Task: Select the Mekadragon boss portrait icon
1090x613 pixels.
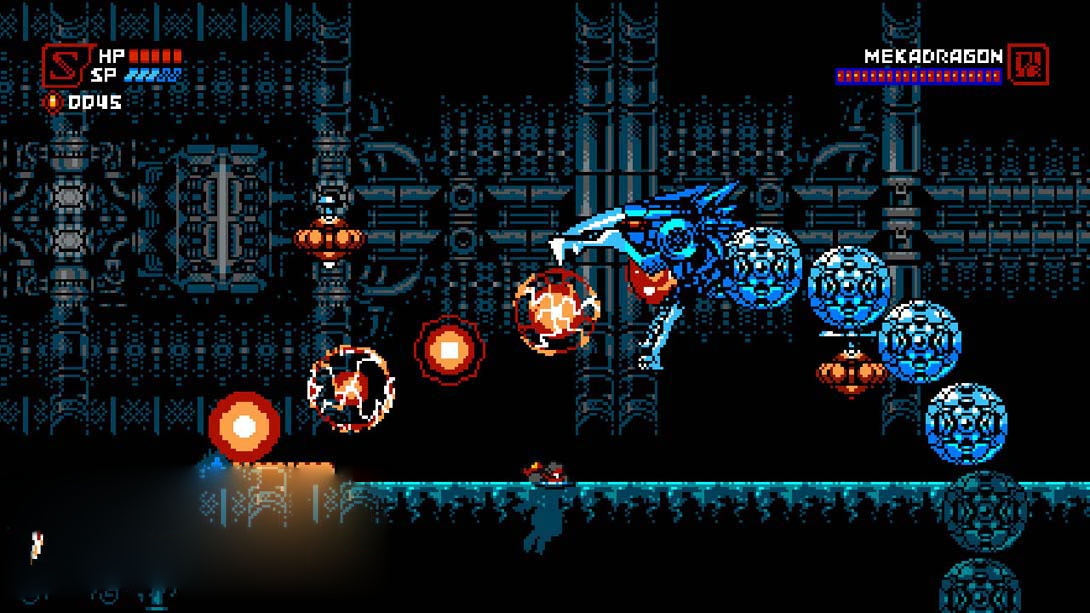Action: [x=1028, y=64]
